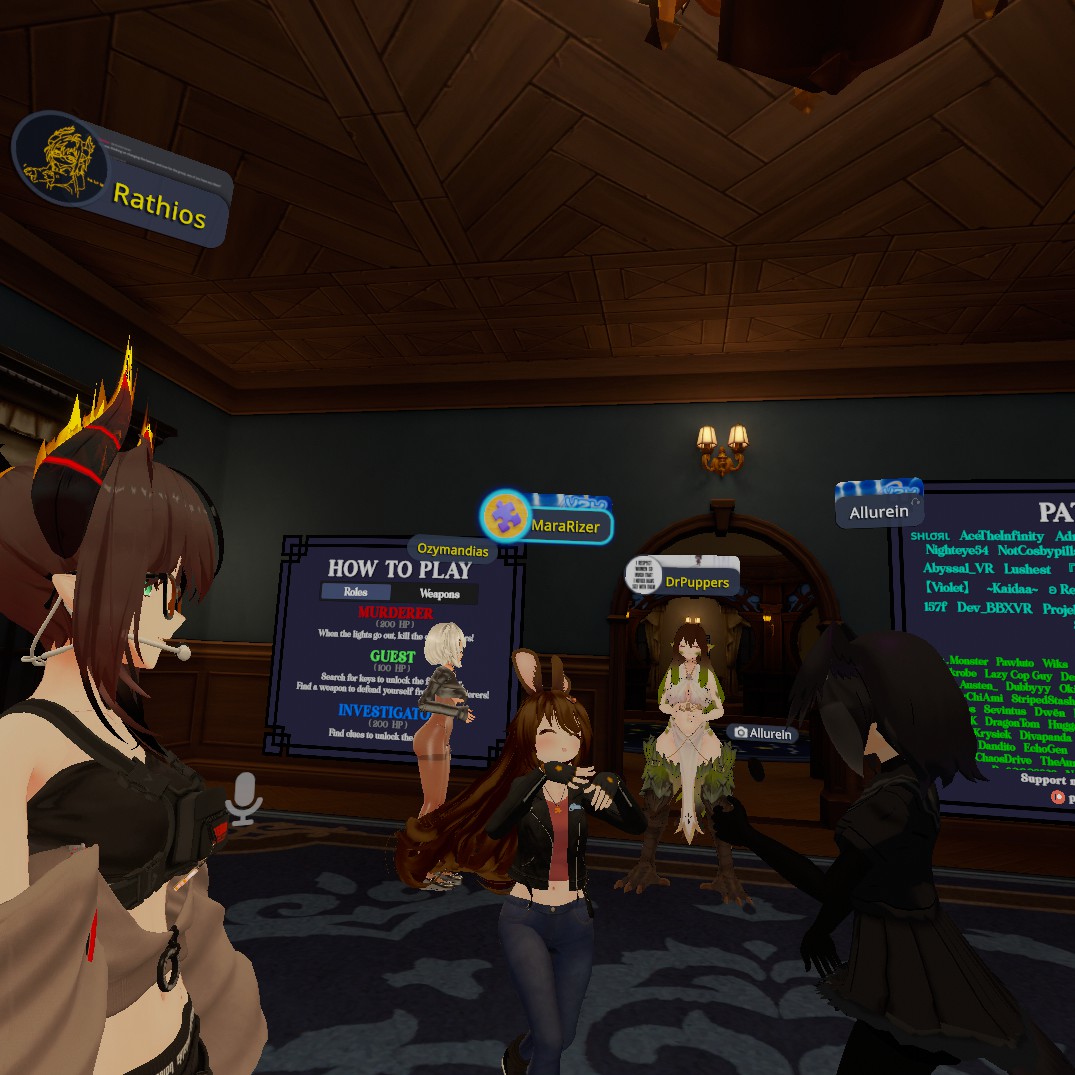Image resolution: width=1075 pixels, height=1075 pixels.
Task: Select the Allurein camera tag
Action: point(762,733)
